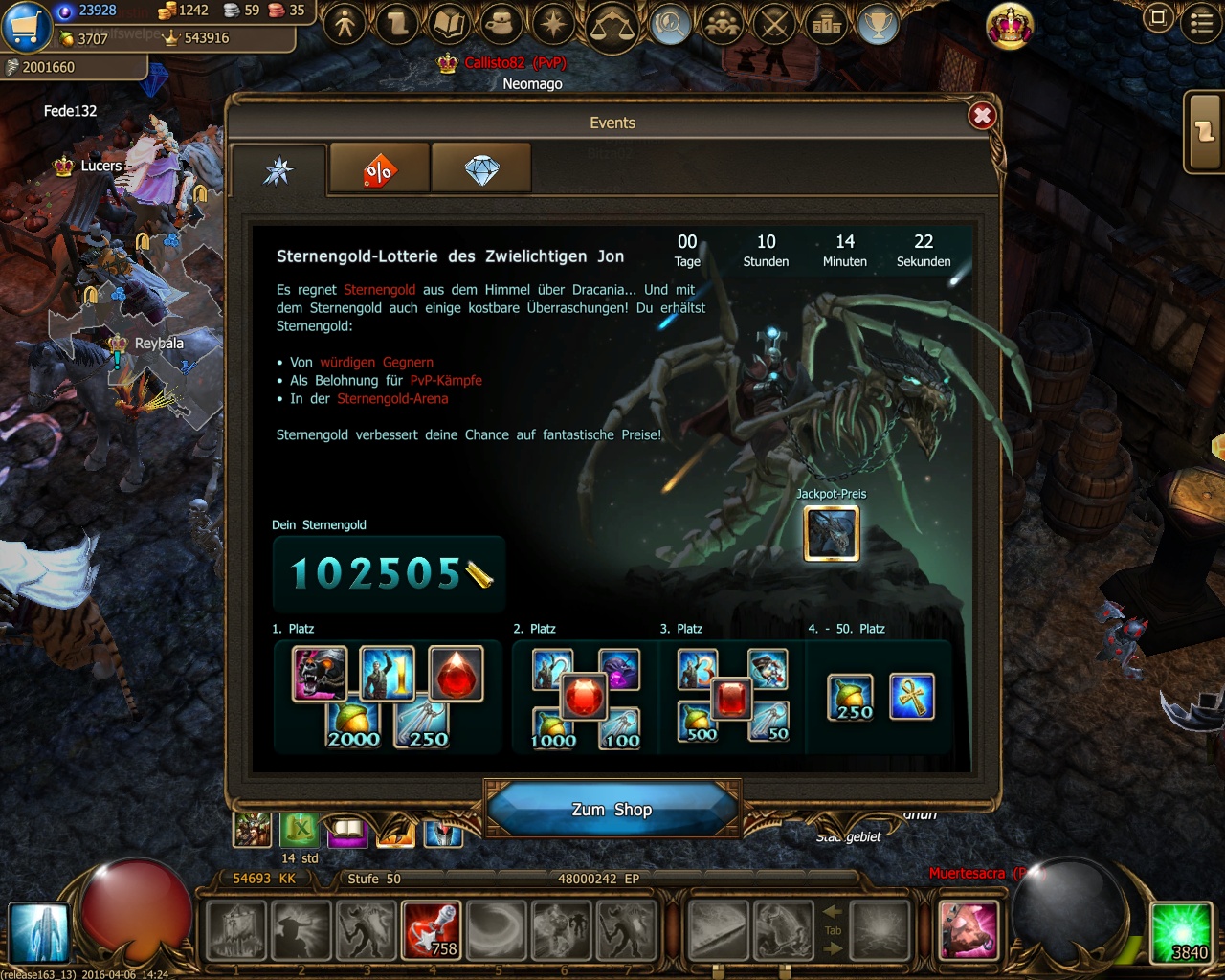Open the crossed swords PvP menu

tap(774, 24)
